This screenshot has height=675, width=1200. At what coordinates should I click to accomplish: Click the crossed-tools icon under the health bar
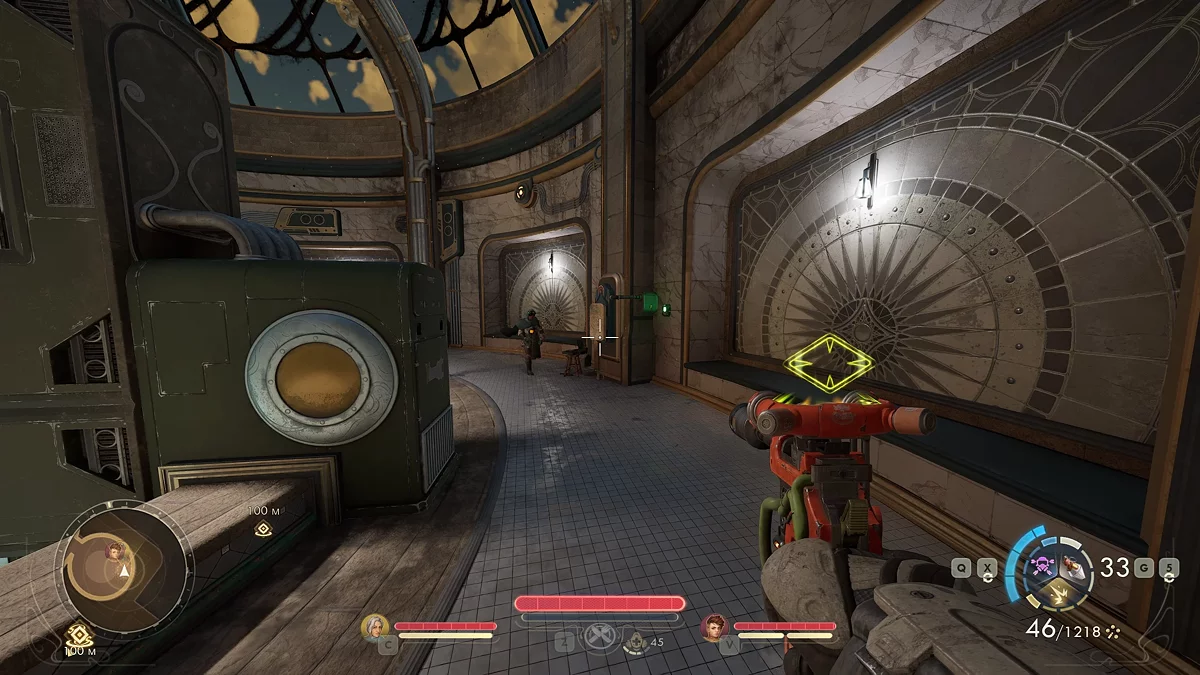click(x=599, y=639)
